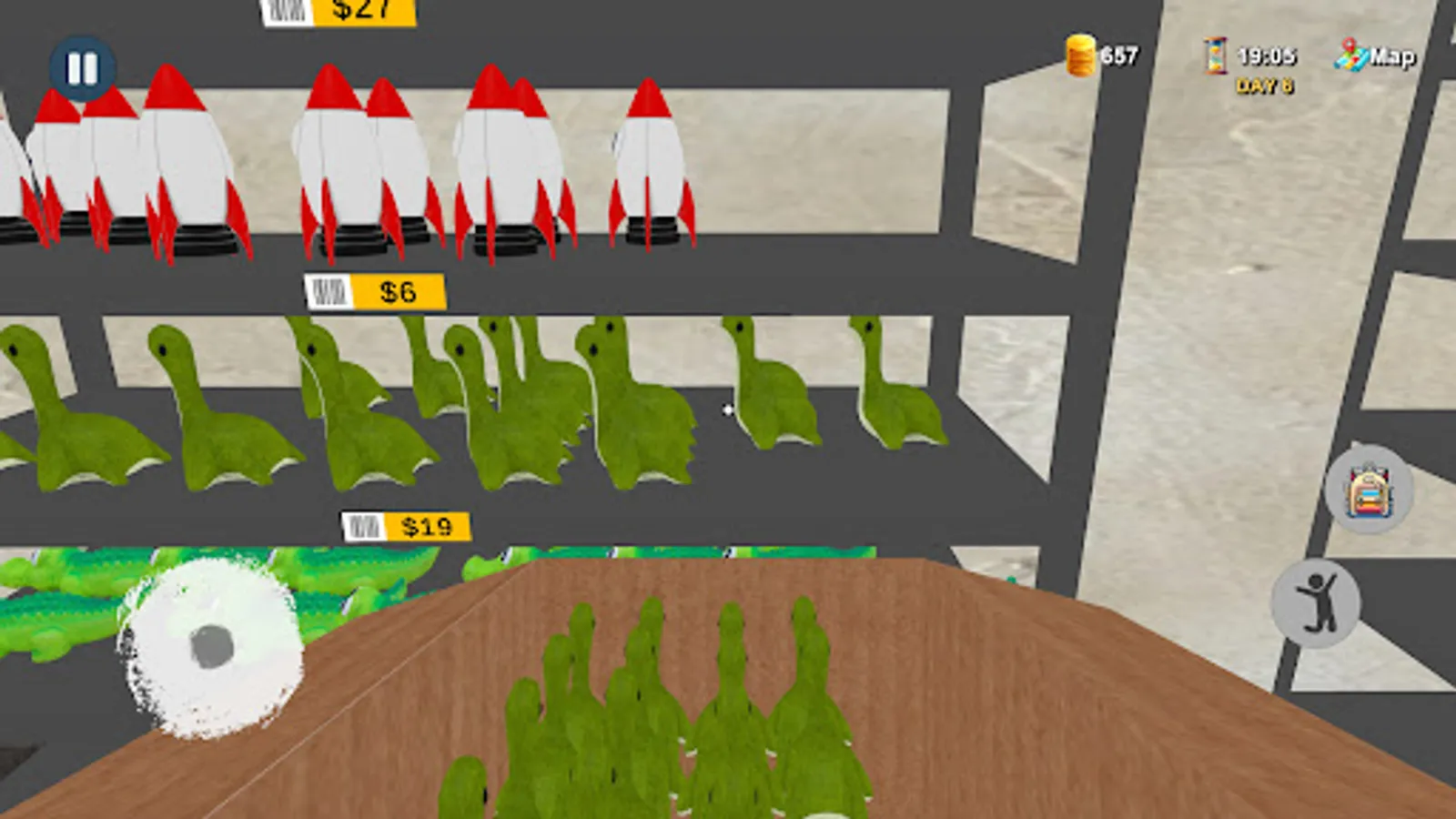Tap the stick-figure character emote icon
Image resolution: width=1456 pixels, height=819 pixels.
(1319, 604)
